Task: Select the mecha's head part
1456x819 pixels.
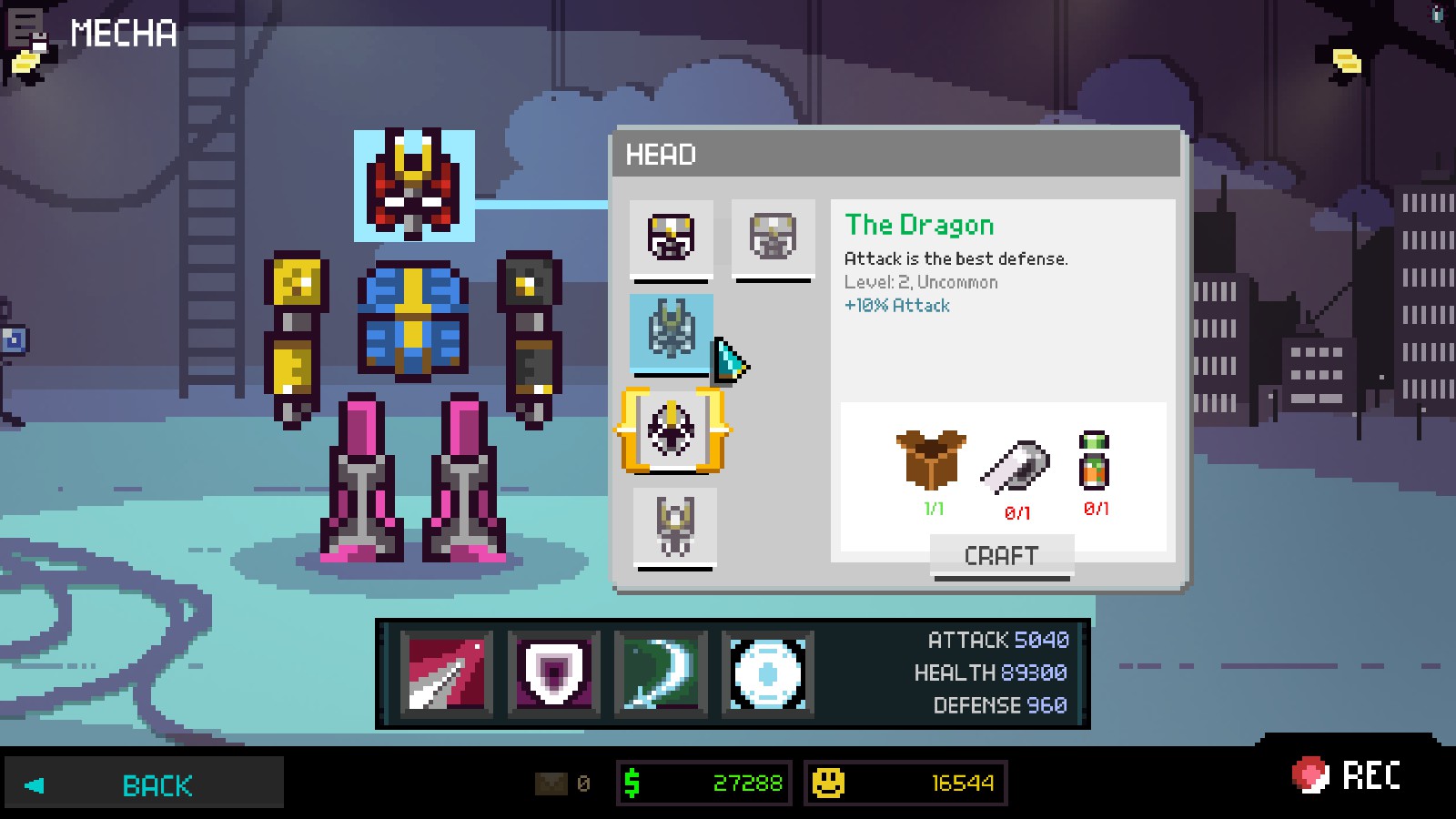Action: pos(414,186)
